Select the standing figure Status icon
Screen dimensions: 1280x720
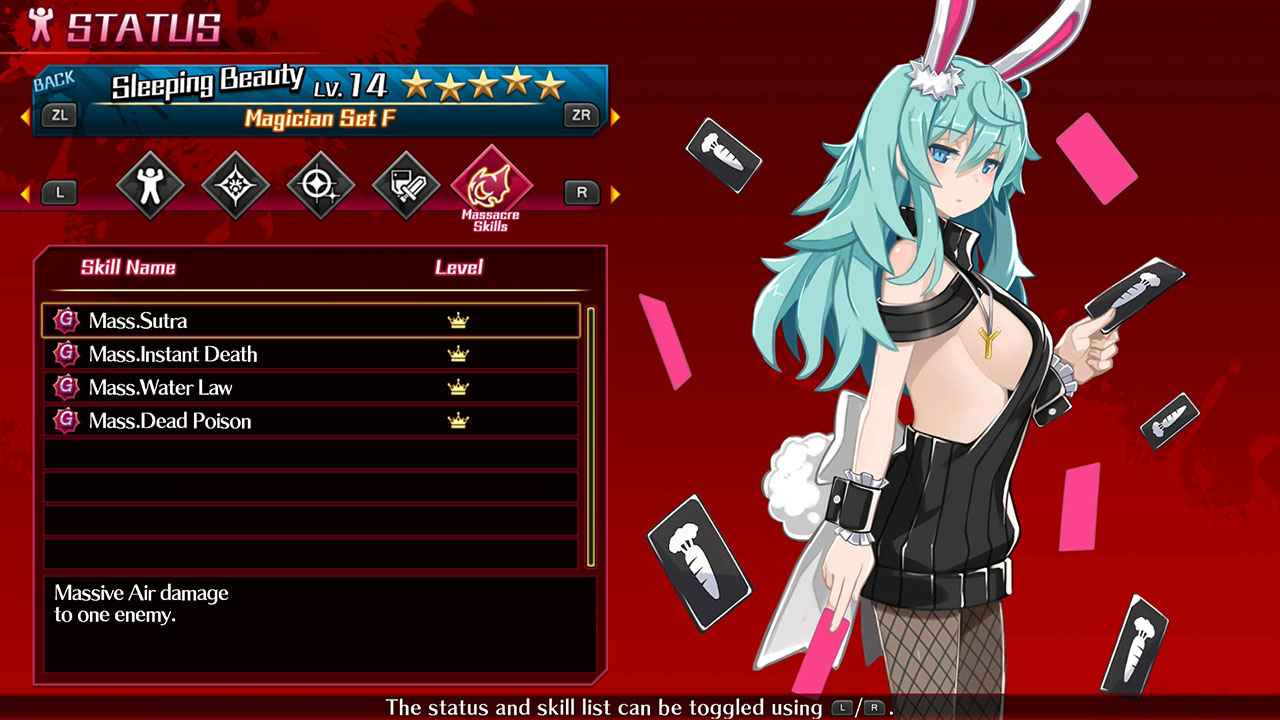click(x=150, y=184)
